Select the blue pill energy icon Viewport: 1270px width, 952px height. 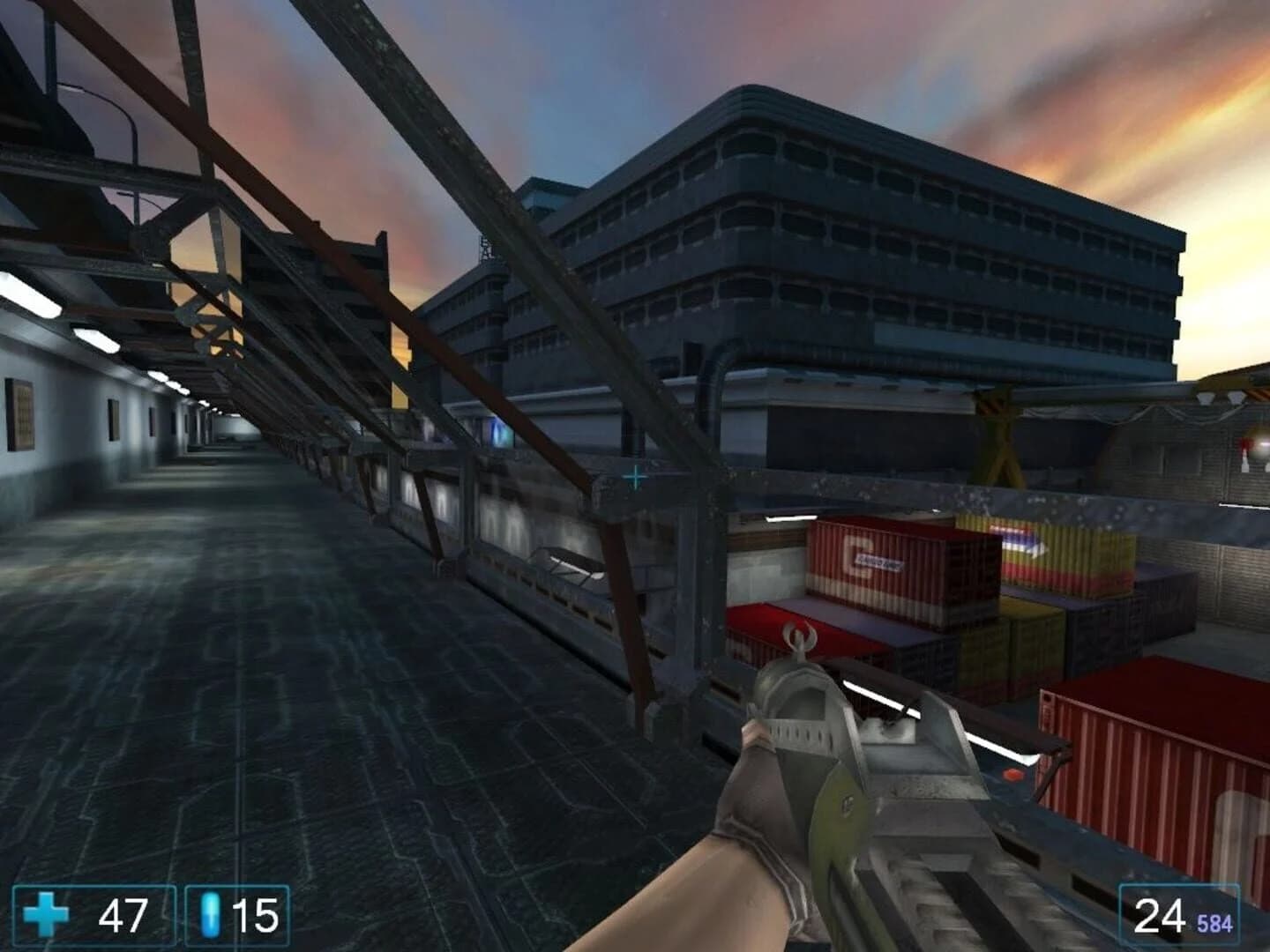[209, 914]
